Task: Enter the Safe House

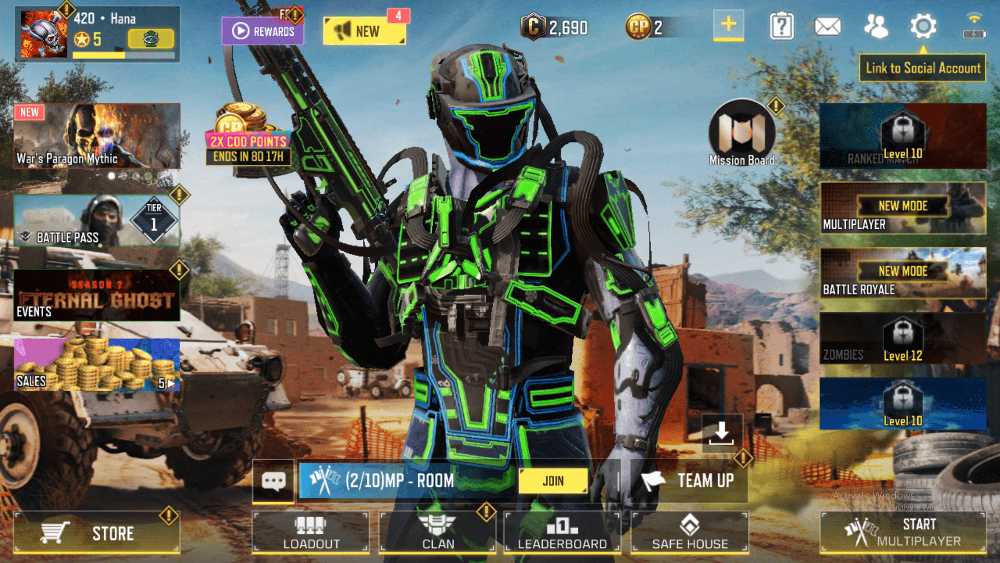Action: [x=690, y=532]
